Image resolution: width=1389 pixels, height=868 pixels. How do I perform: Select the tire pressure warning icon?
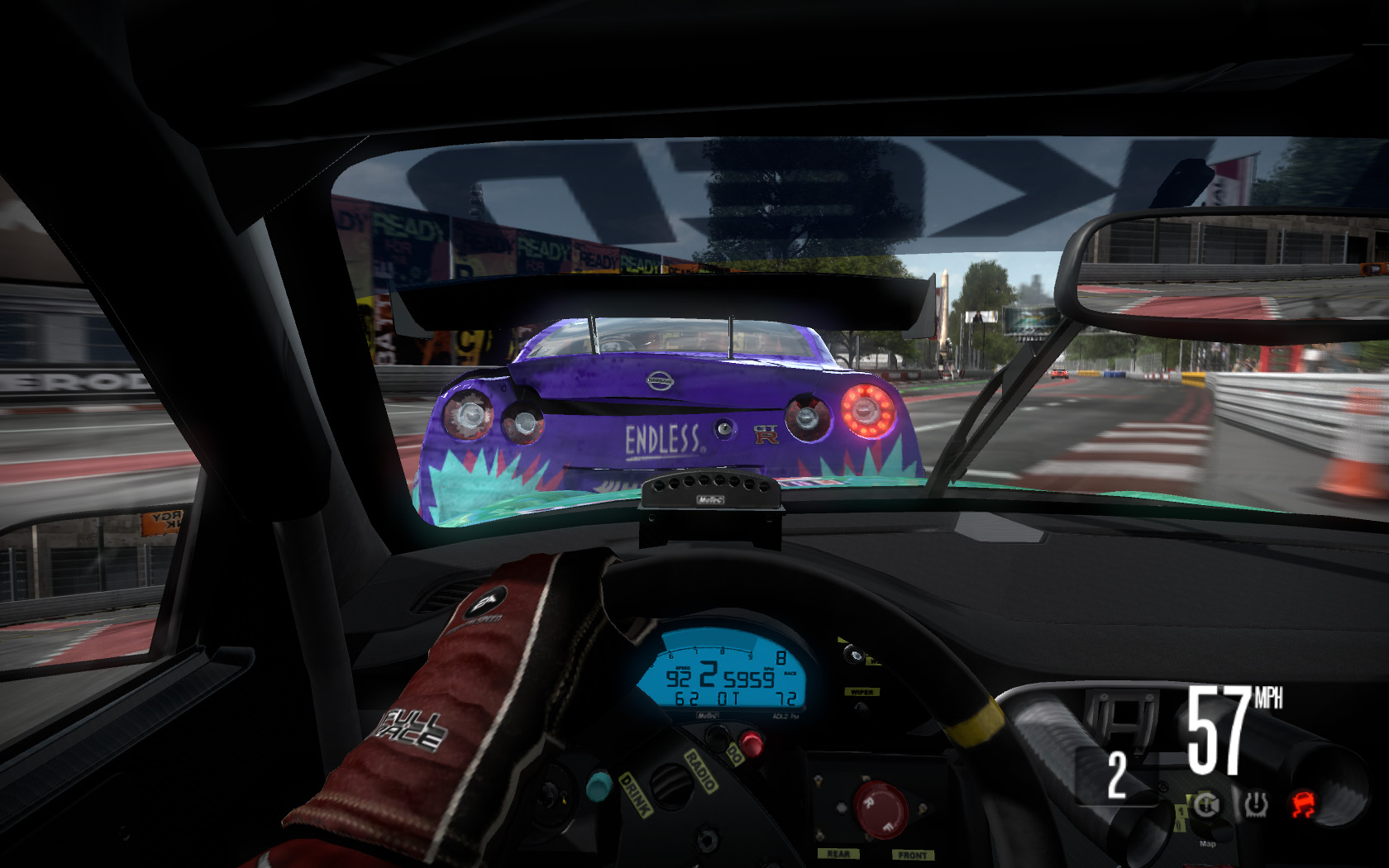pos(1256,804)
